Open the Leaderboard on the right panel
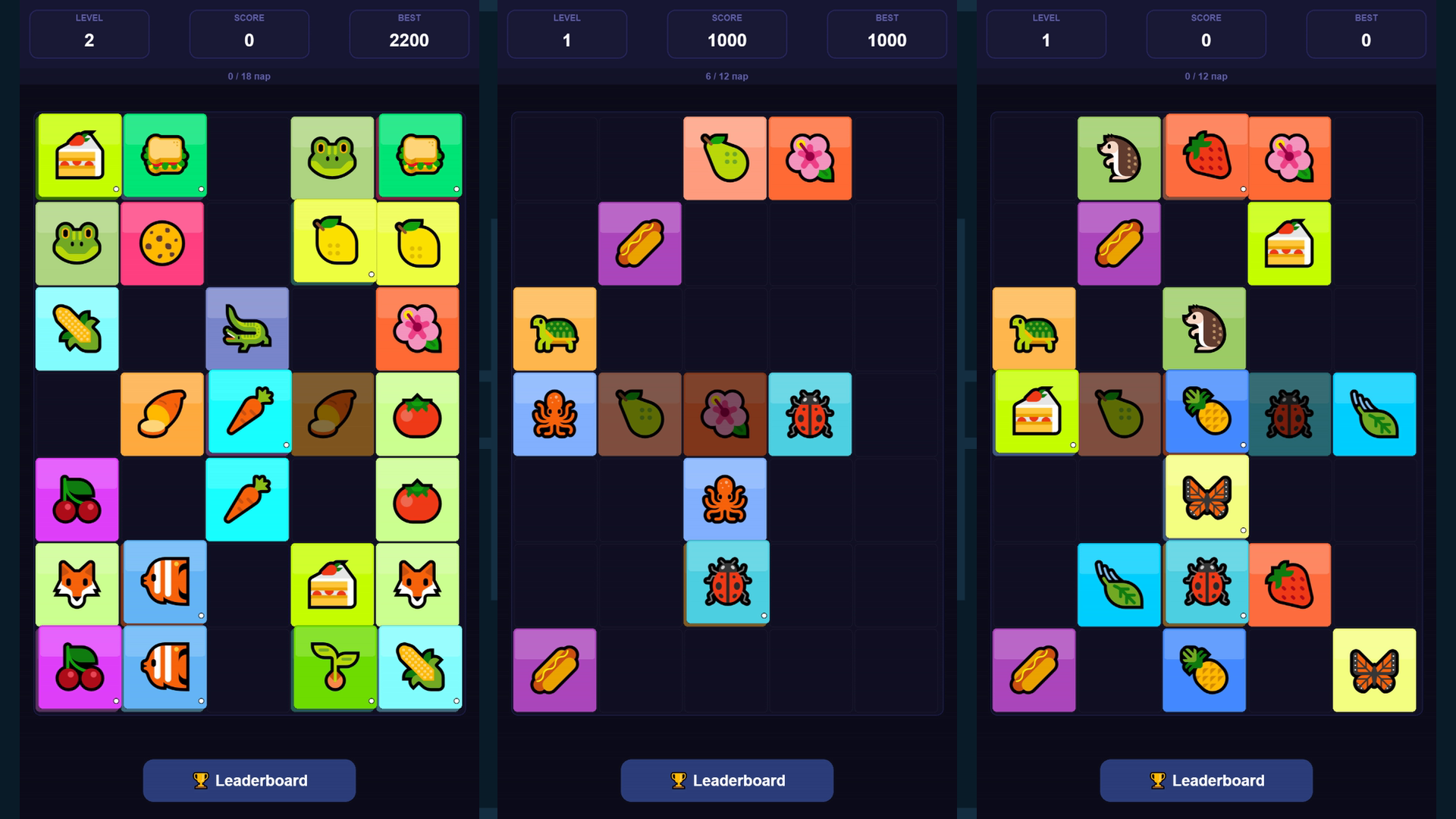 click(x=1205, y=780)
